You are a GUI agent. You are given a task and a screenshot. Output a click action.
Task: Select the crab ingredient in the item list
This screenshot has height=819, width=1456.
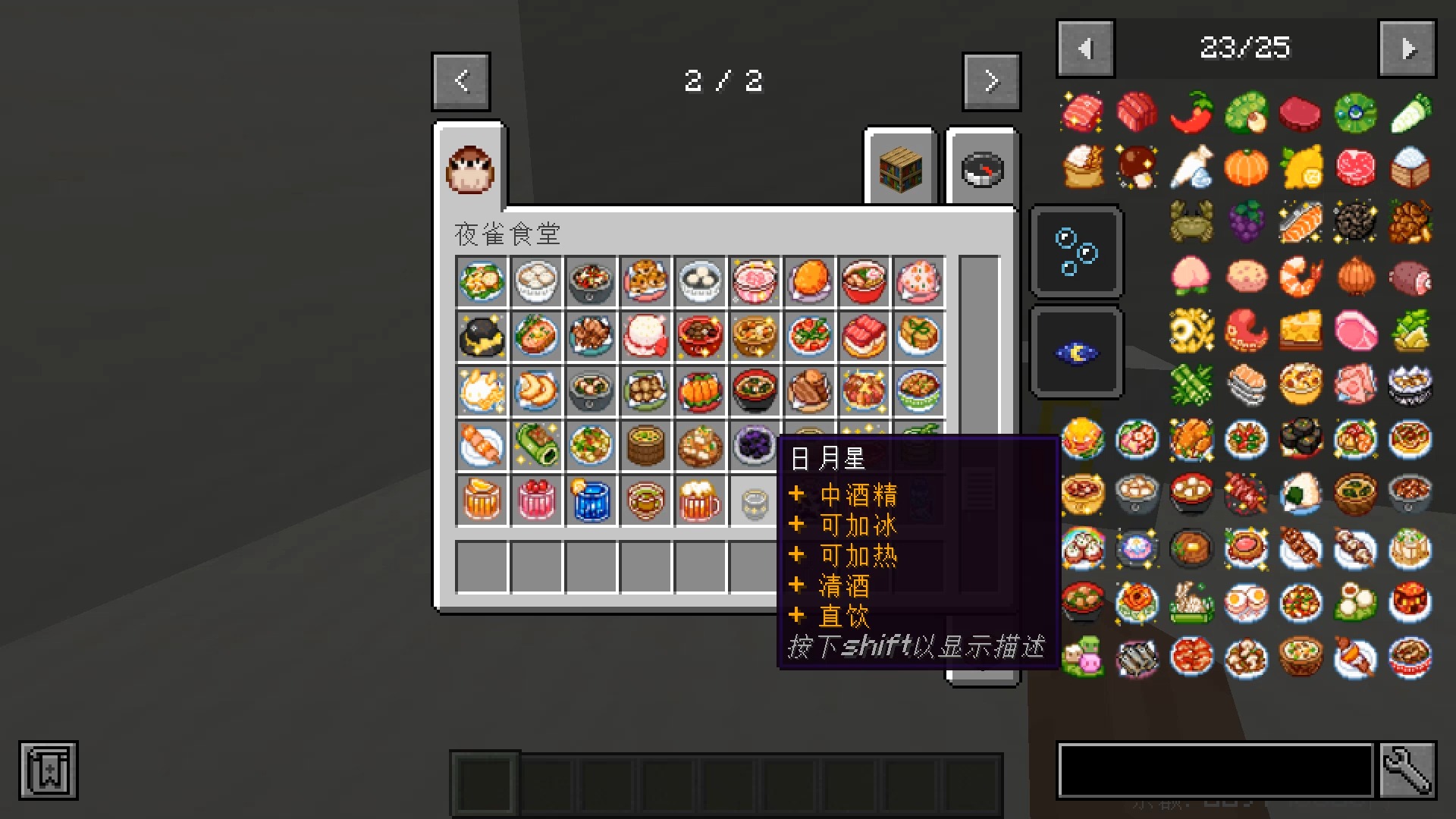click(1191, 222)
